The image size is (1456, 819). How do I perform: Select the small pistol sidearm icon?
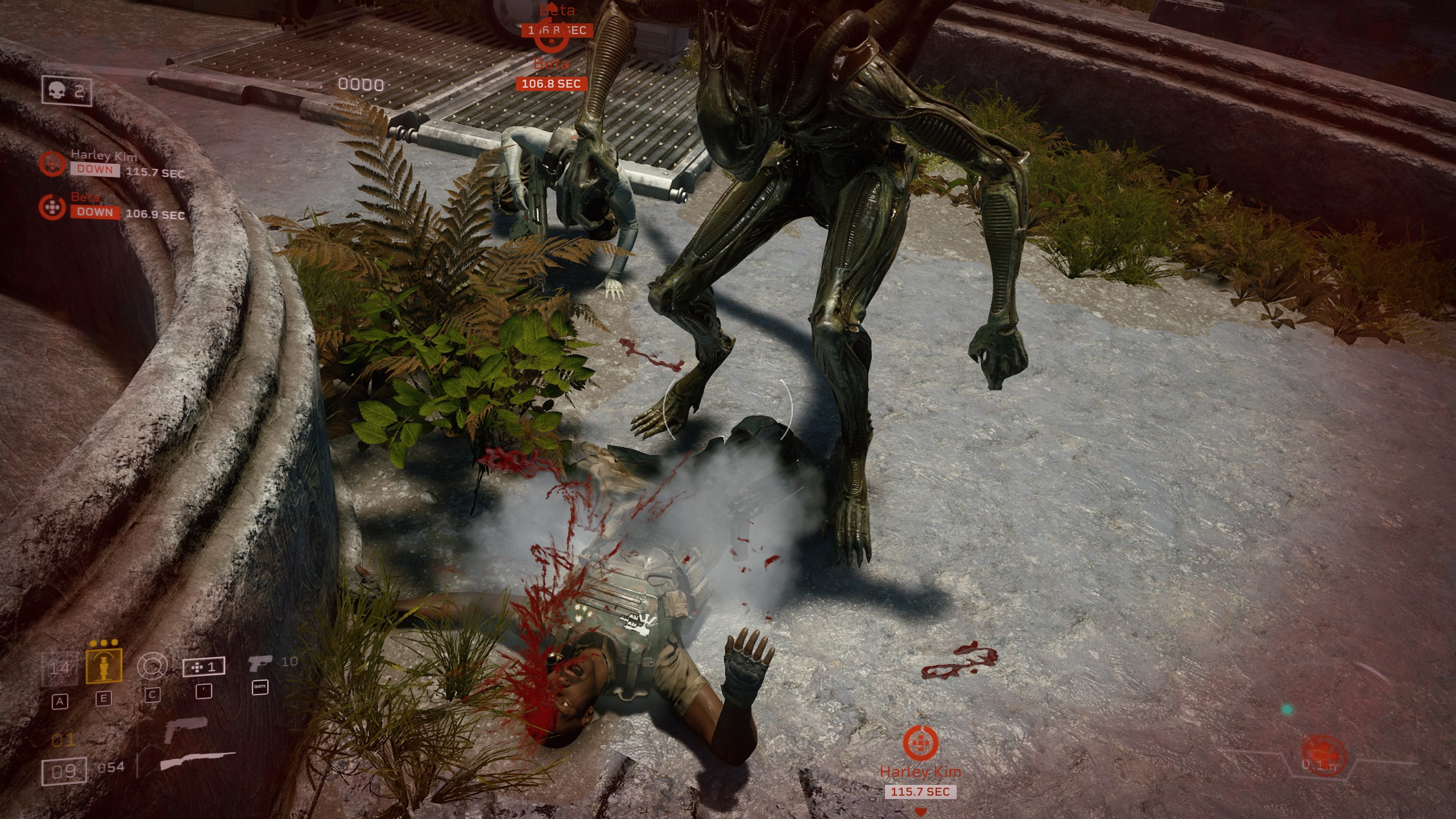[x=259, y=663]
